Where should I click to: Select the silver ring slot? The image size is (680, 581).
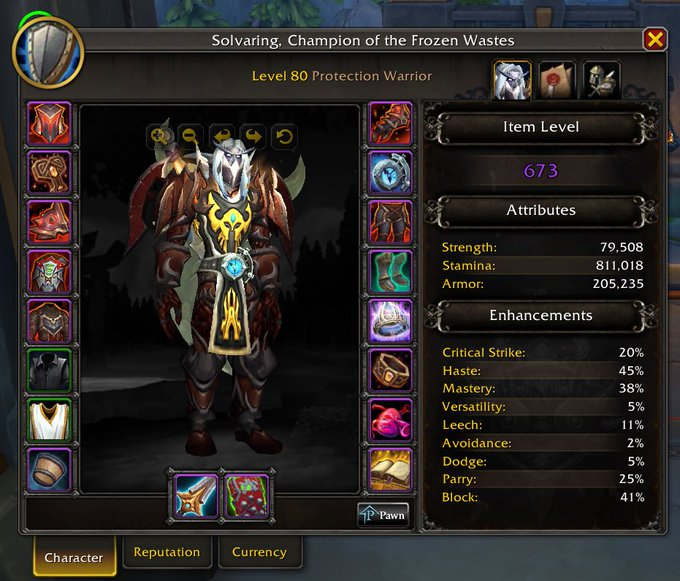click(390, 321)
